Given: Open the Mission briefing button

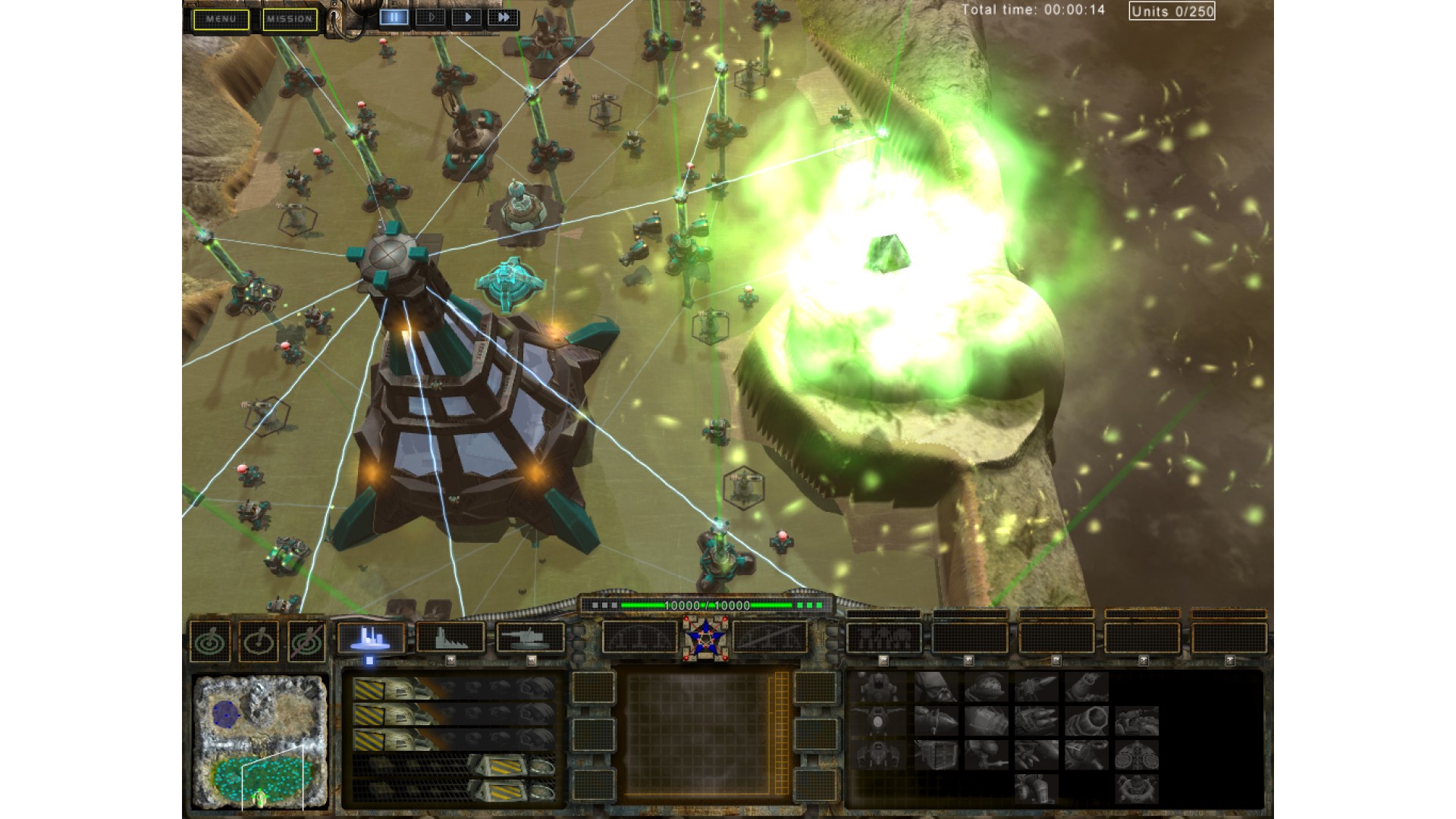Looking at the screenshot, I should (x=290, y=19).
